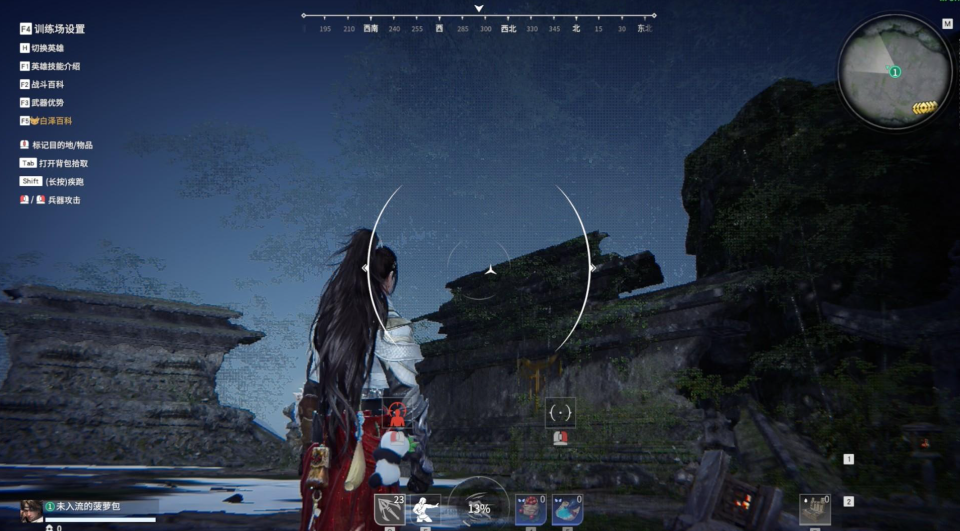Click the gold chevron marker on the minimap
960x531 pixels.
[x=925, y=107]
